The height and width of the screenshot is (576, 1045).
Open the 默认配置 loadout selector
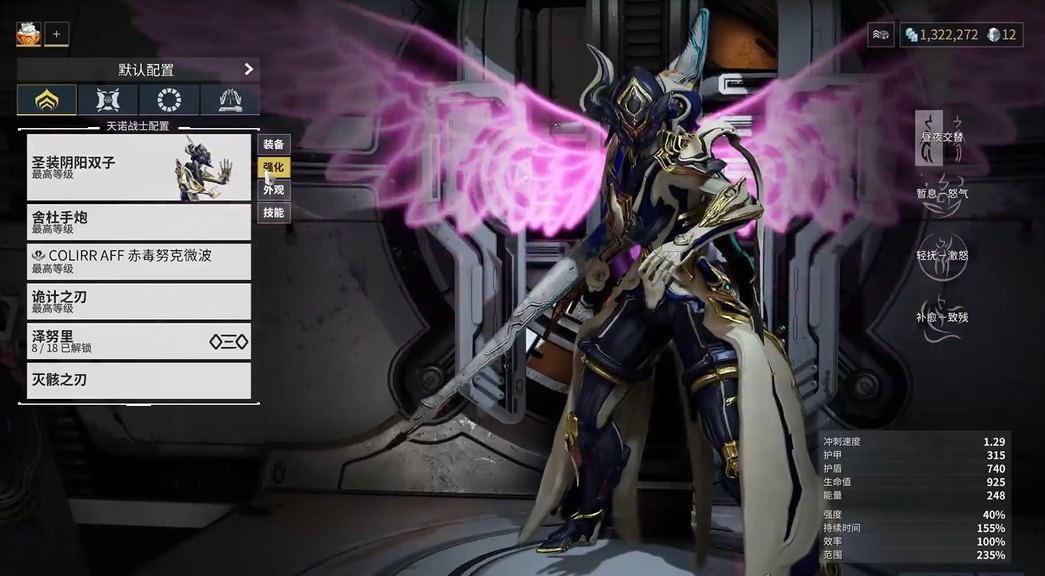coord(138,69)
